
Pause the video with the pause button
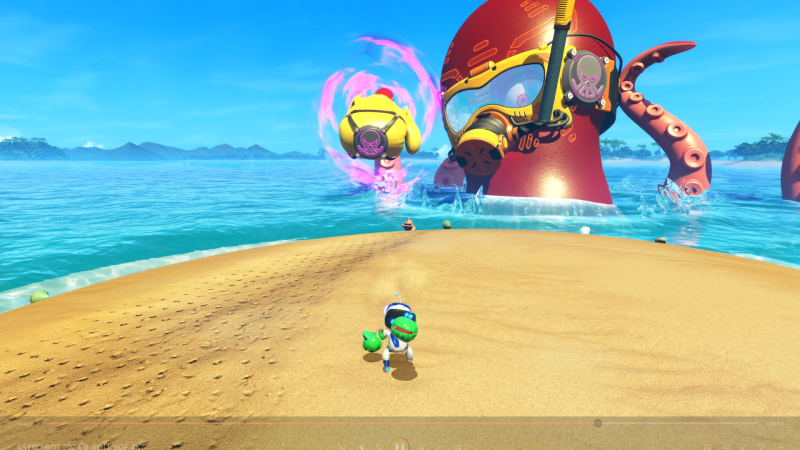tap(399, 444)
